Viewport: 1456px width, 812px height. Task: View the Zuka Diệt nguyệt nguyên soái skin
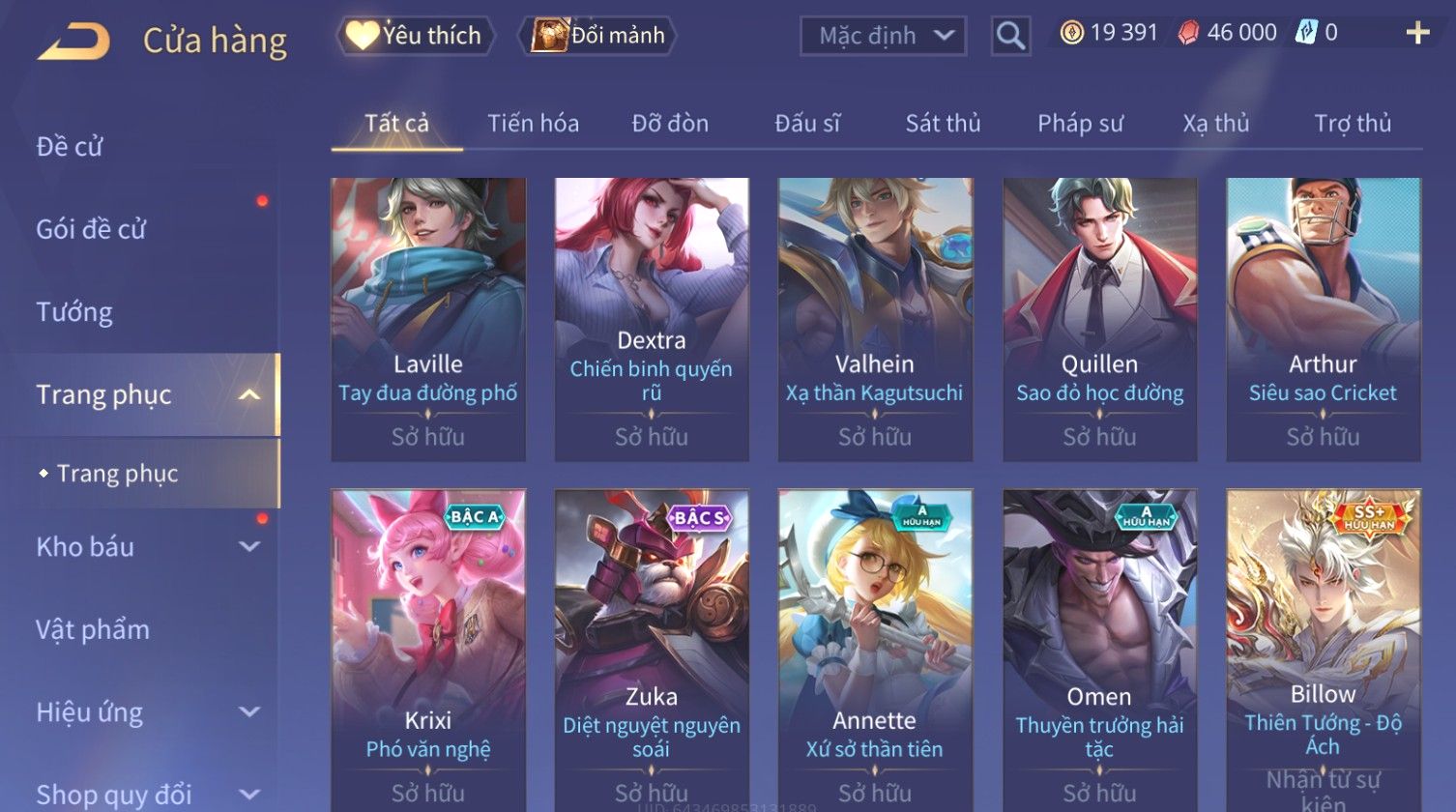coord(651,648)
